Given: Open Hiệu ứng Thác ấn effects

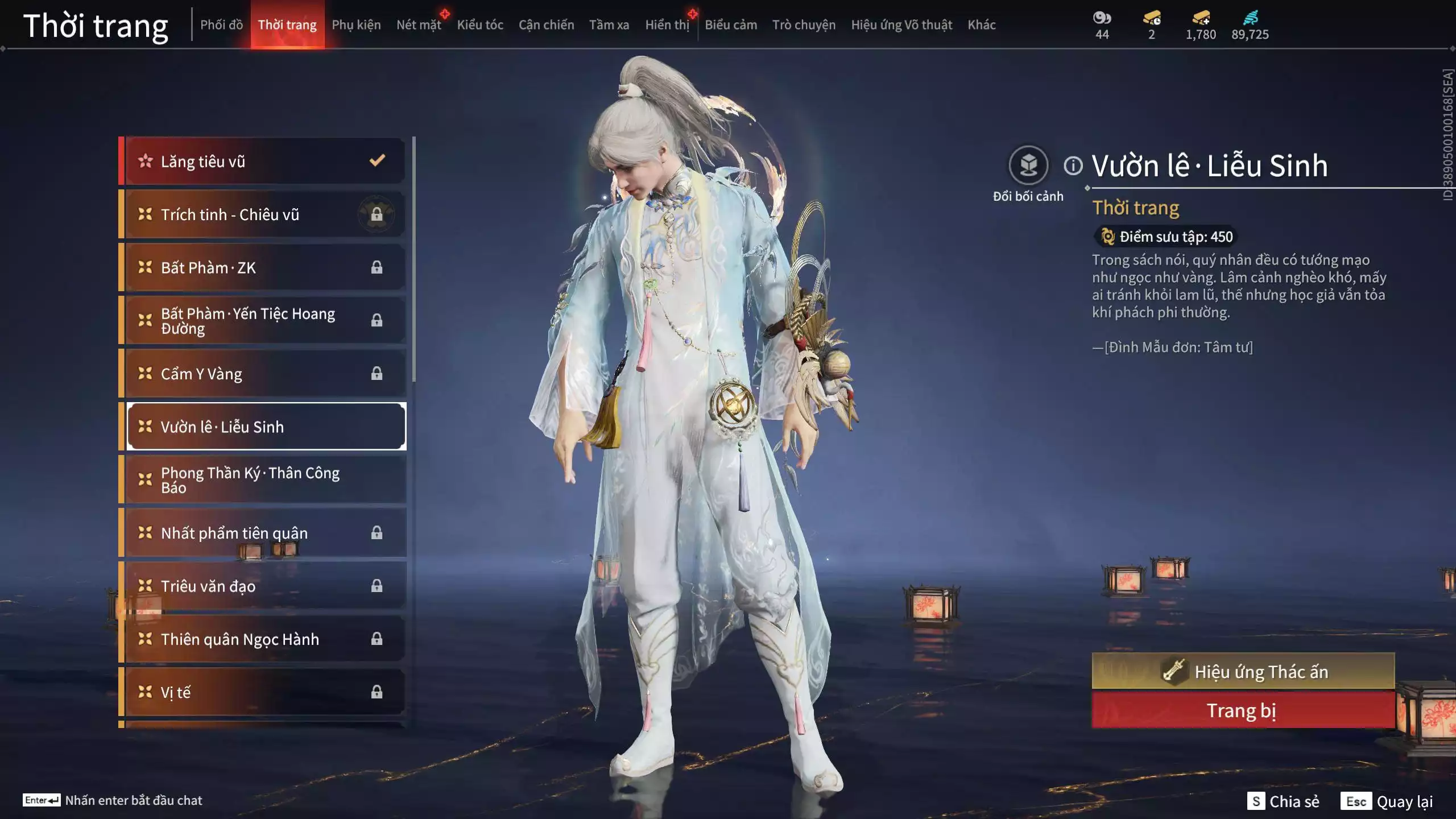Looking at the screenshot, I should pos(1243,672).
